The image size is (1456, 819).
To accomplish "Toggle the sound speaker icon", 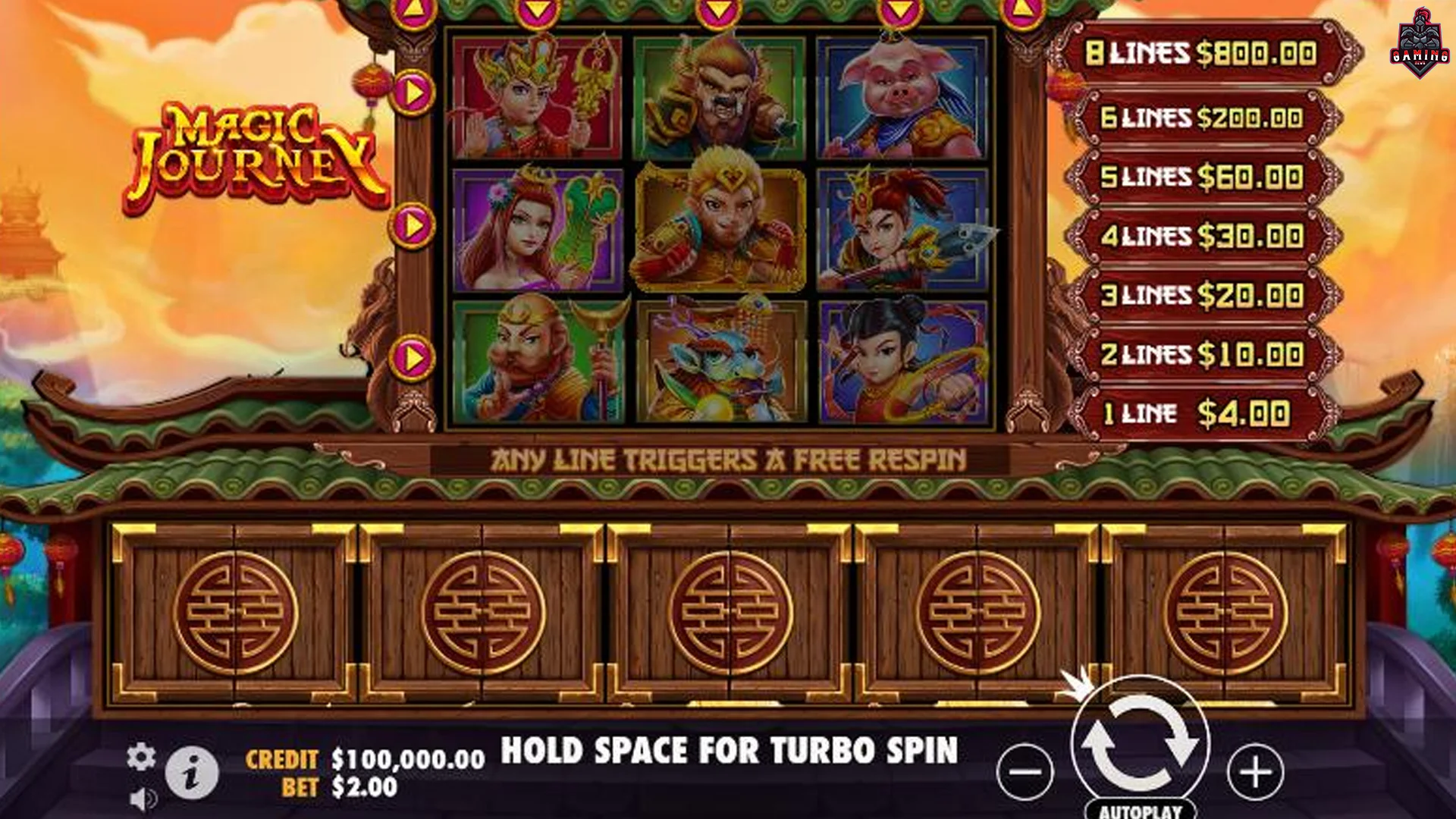I will pos(143,799).
